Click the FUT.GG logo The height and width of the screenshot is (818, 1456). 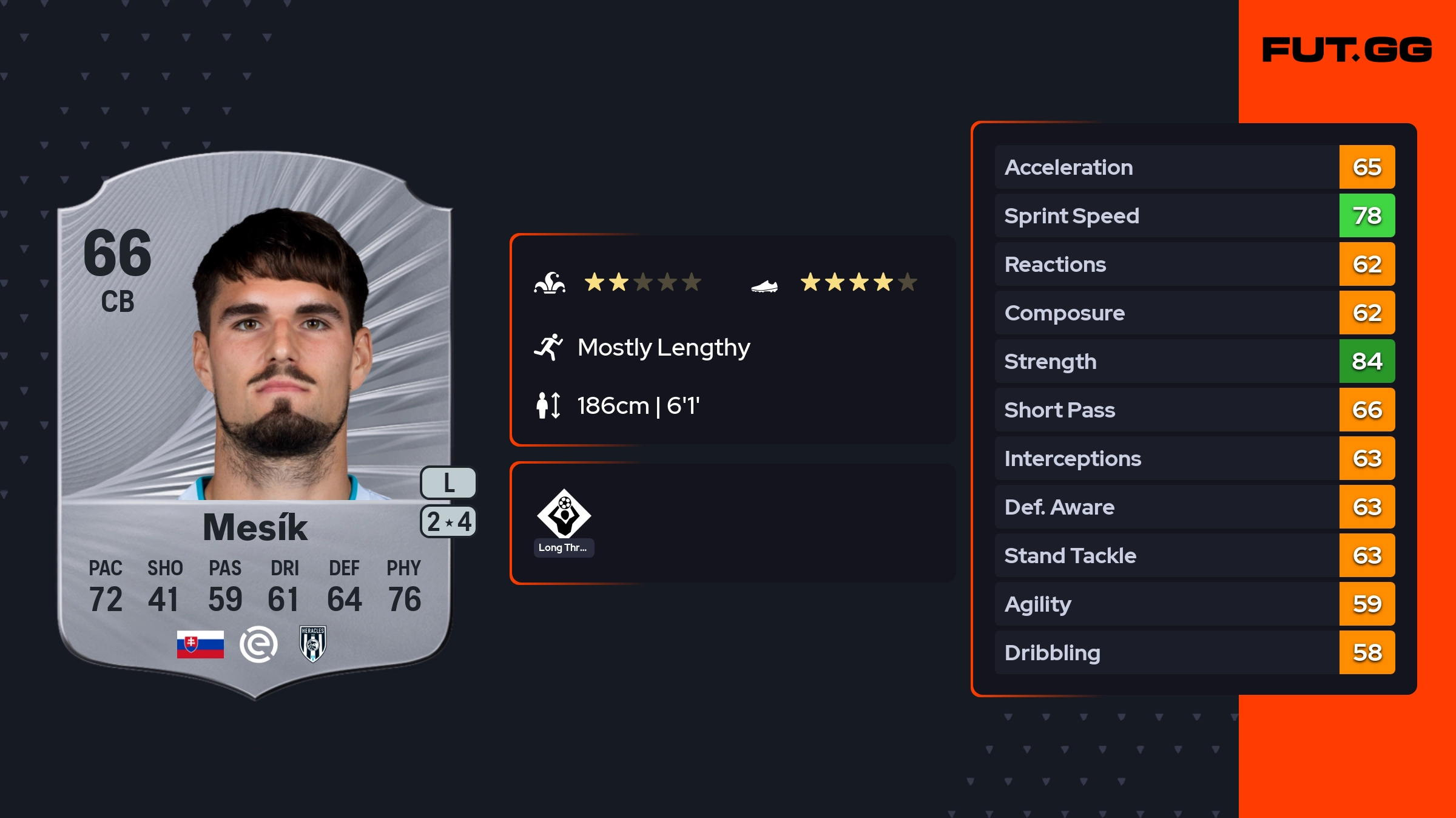[x=1347, y=50]
